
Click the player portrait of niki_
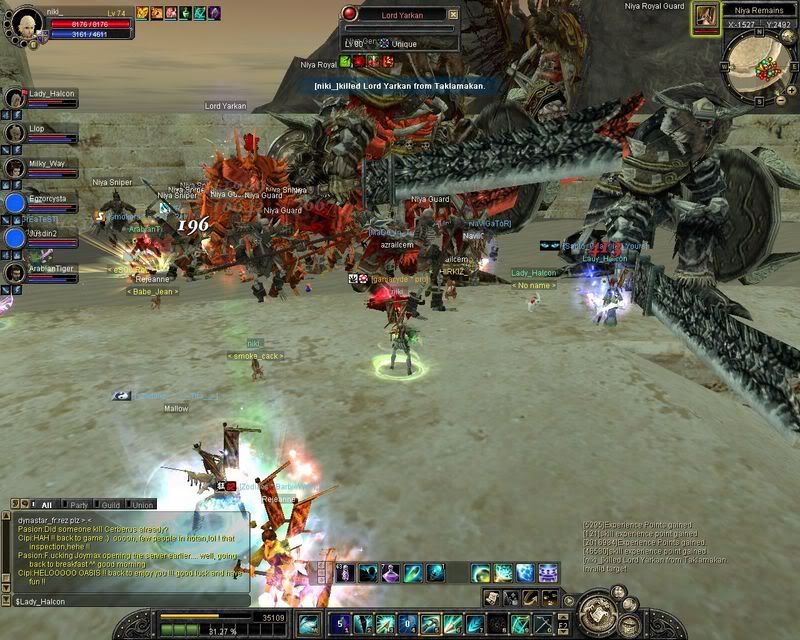coord(24,22)
